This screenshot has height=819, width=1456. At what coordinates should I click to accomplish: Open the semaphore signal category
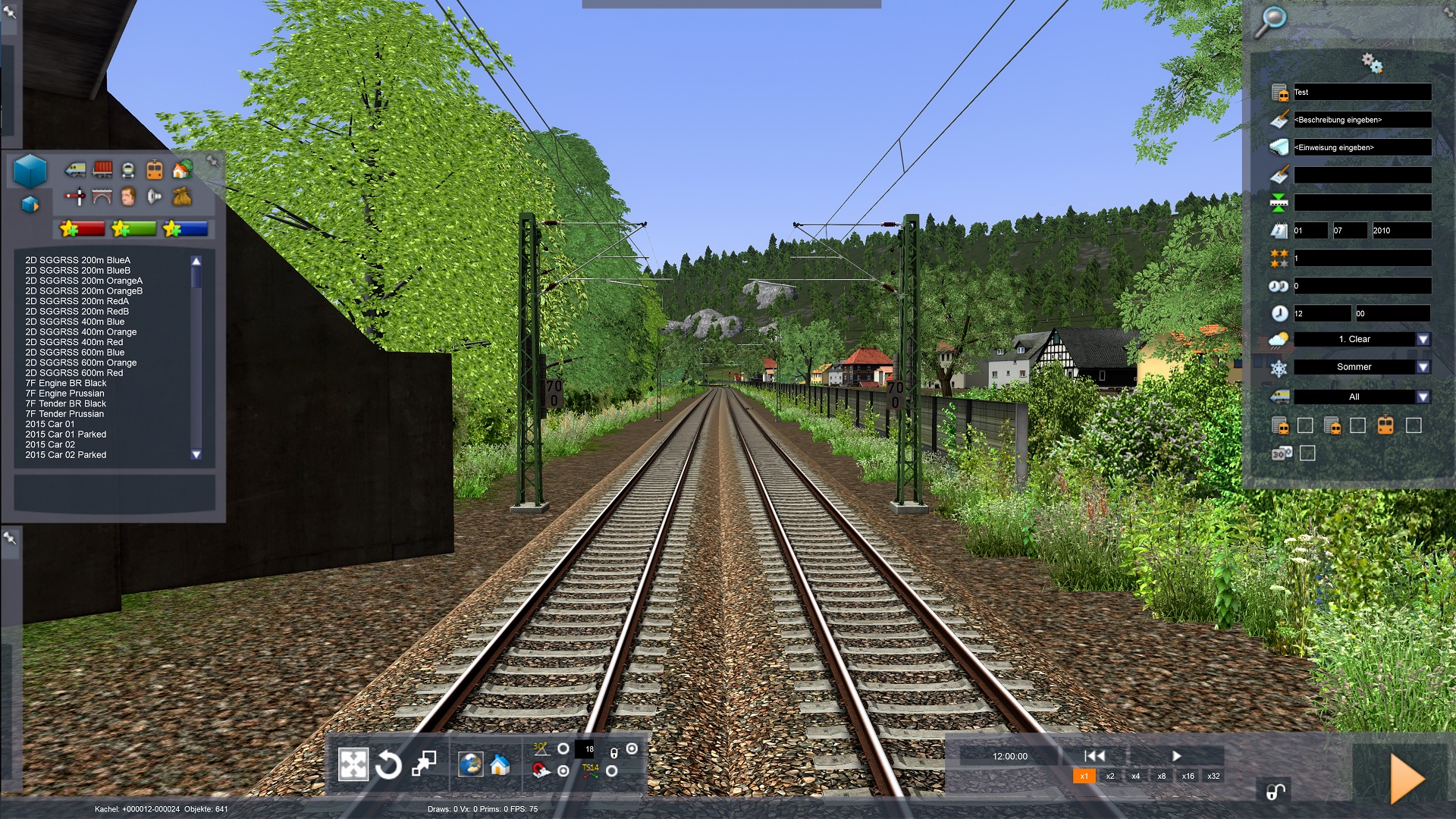74,198
